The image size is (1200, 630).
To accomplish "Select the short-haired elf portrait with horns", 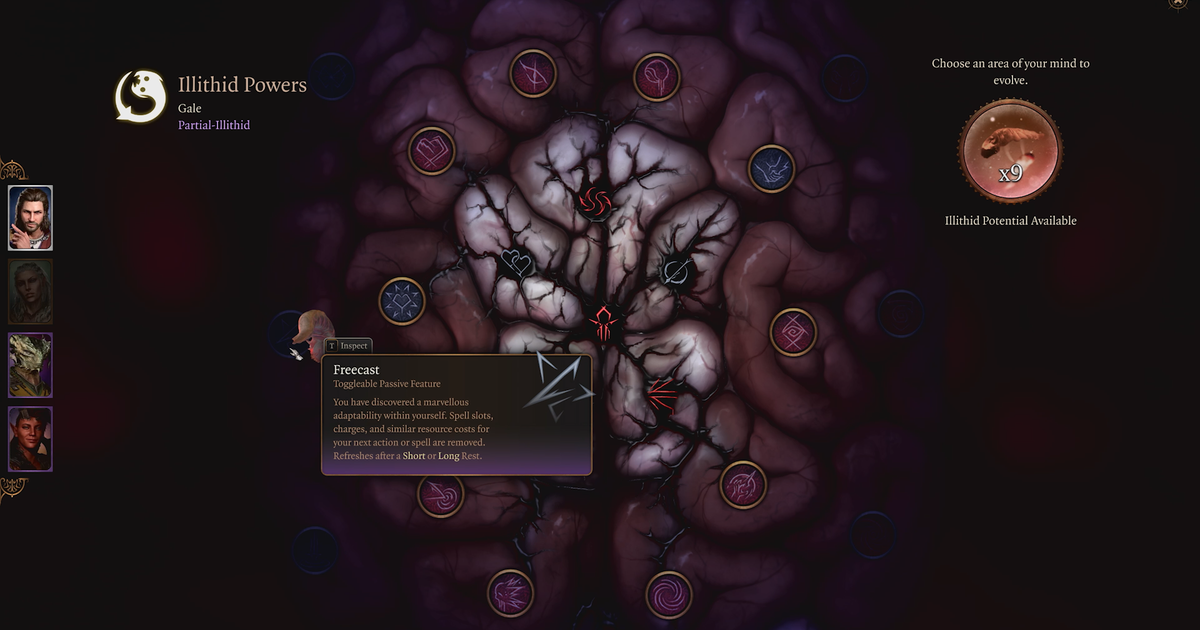I will pos(31,438).
